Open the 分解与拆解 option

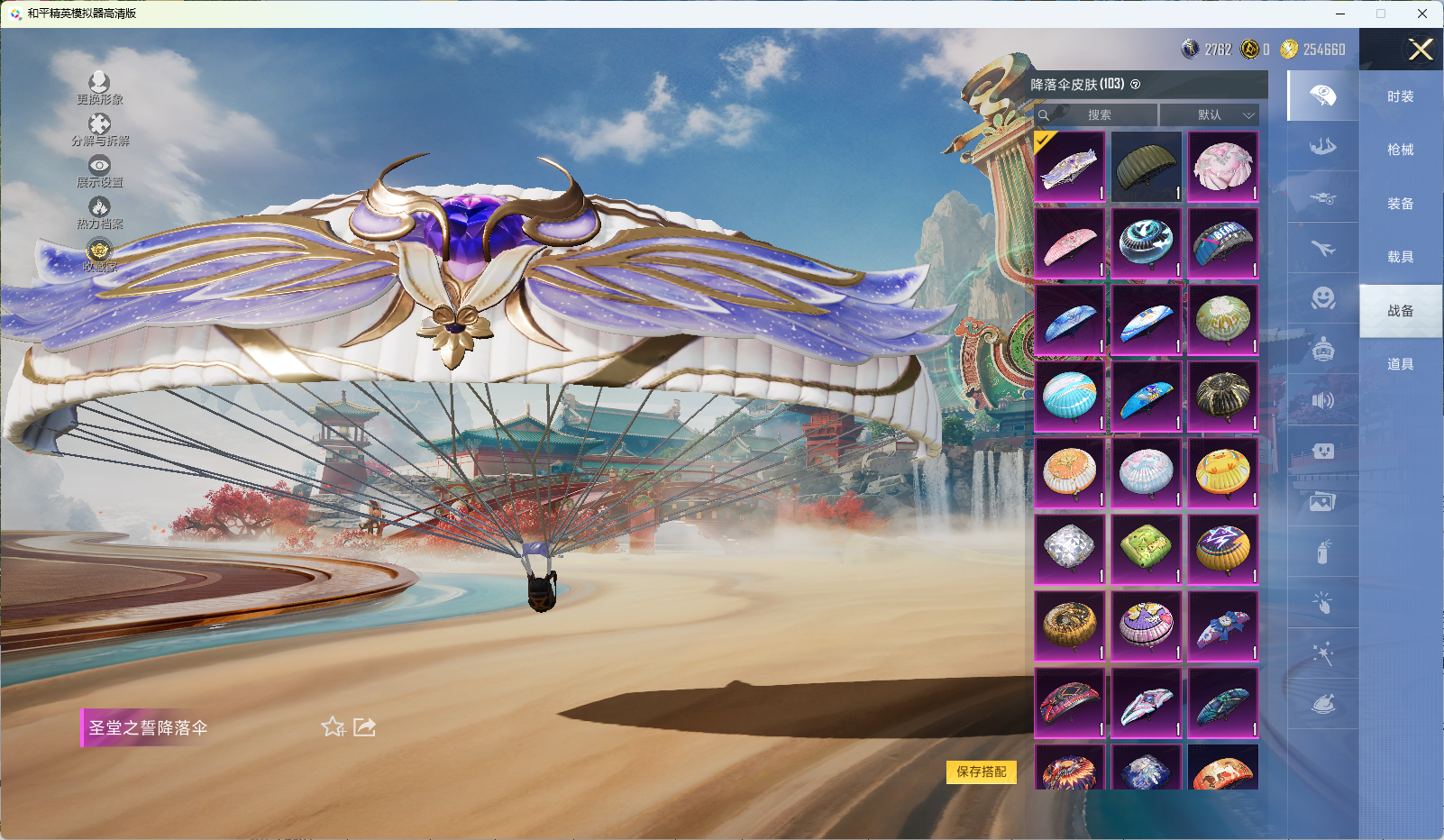click(x=99, y=129)
